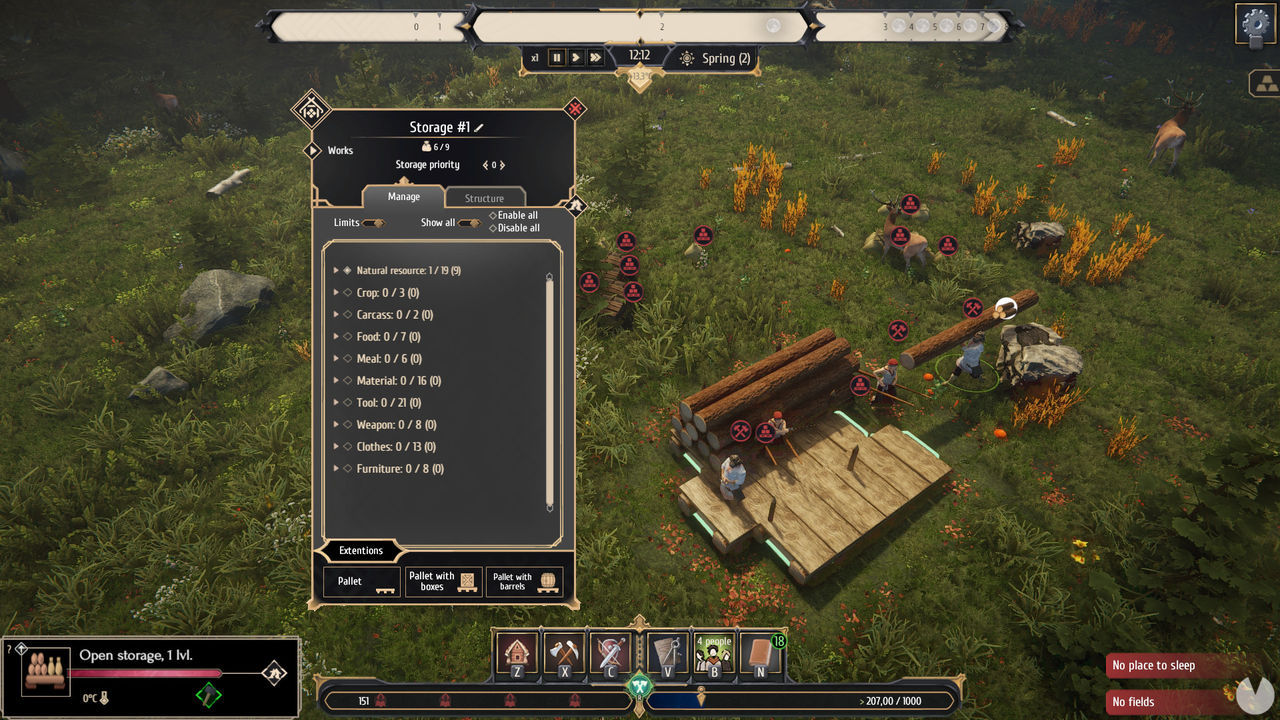The image size is (1280, 720).
Task: Open the people management icon
Action: (x=714, y=653)
